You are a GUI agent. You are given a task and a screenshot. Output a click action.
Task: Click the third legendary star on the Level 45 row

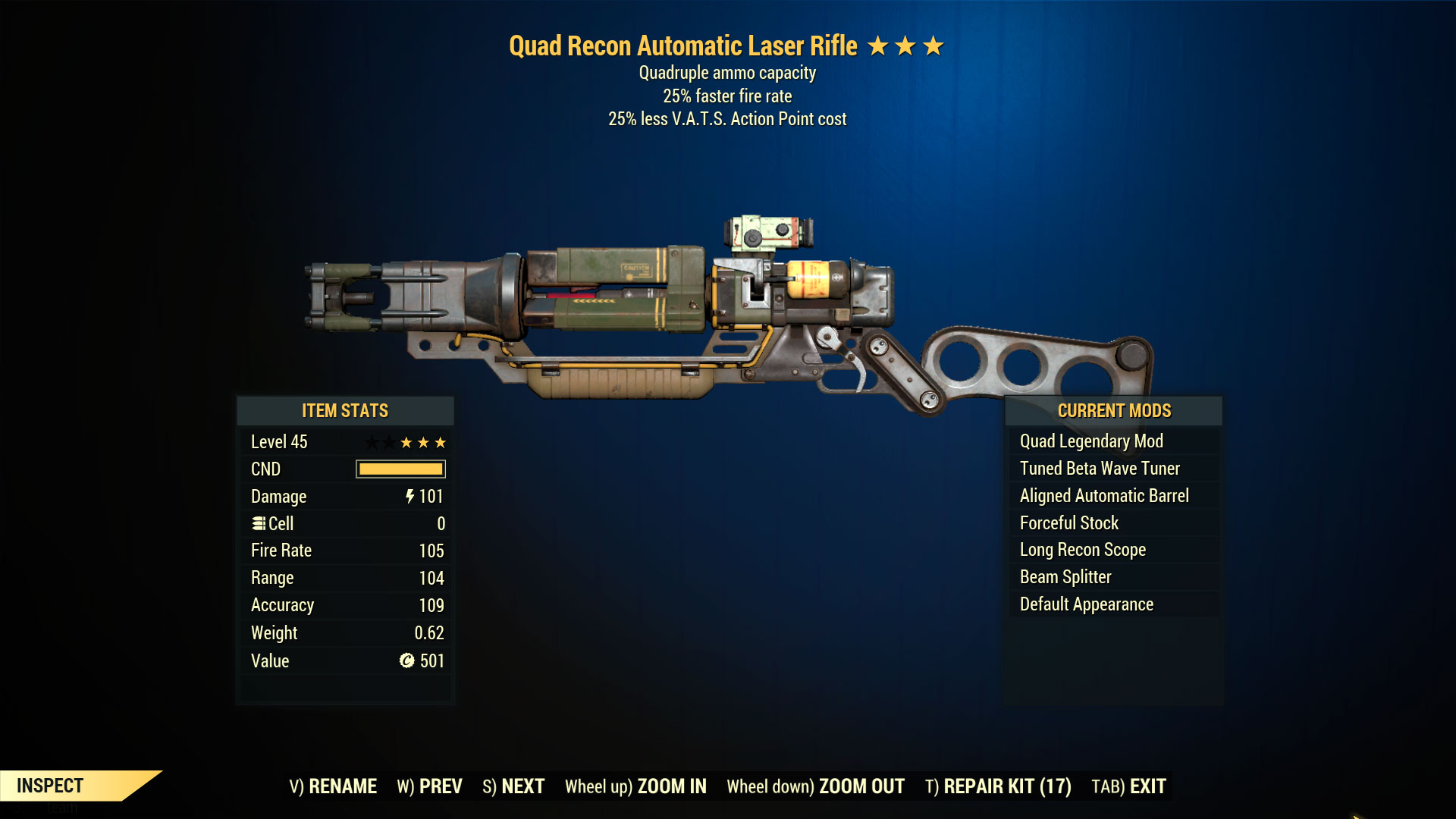click(x=440, y=441)
